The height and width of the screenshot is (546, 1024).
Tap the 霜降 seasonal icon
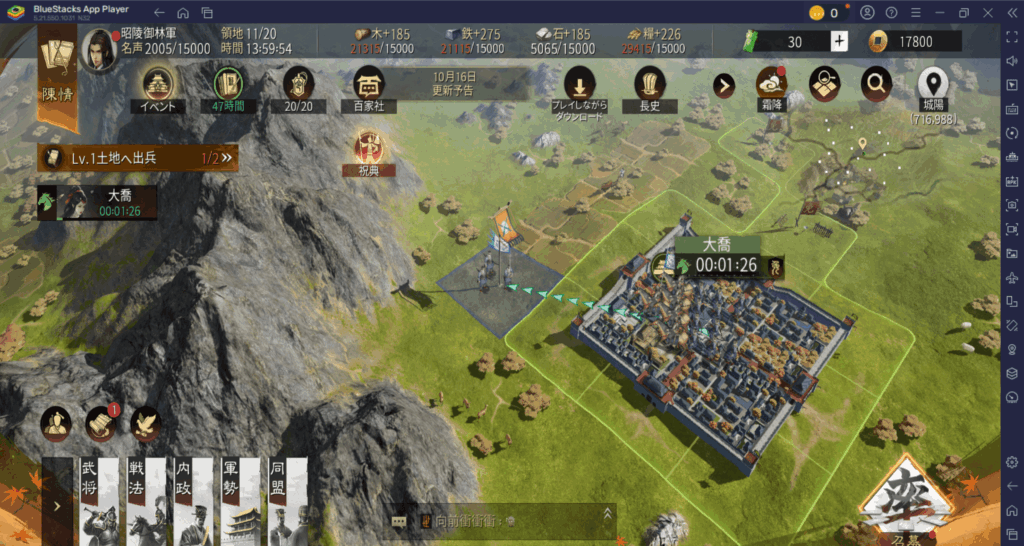click(771, 85)
